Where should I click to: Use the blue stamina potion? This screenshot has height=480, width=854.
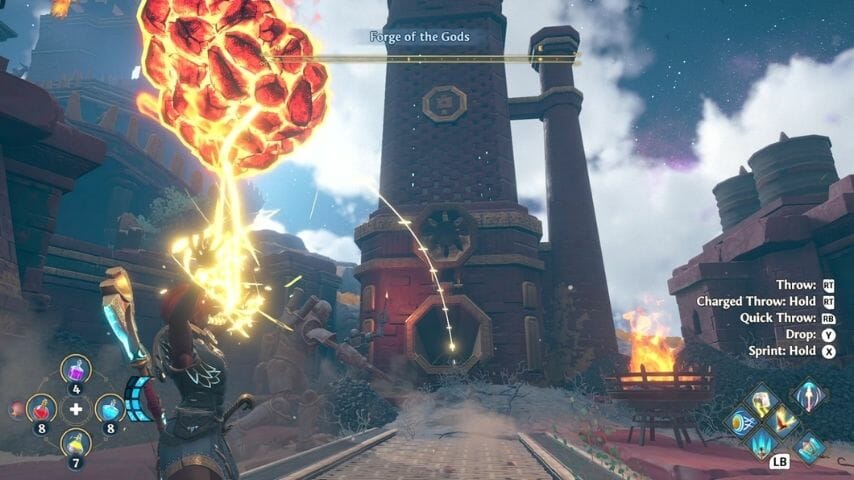pyautogui.click(x=110, y=408)
